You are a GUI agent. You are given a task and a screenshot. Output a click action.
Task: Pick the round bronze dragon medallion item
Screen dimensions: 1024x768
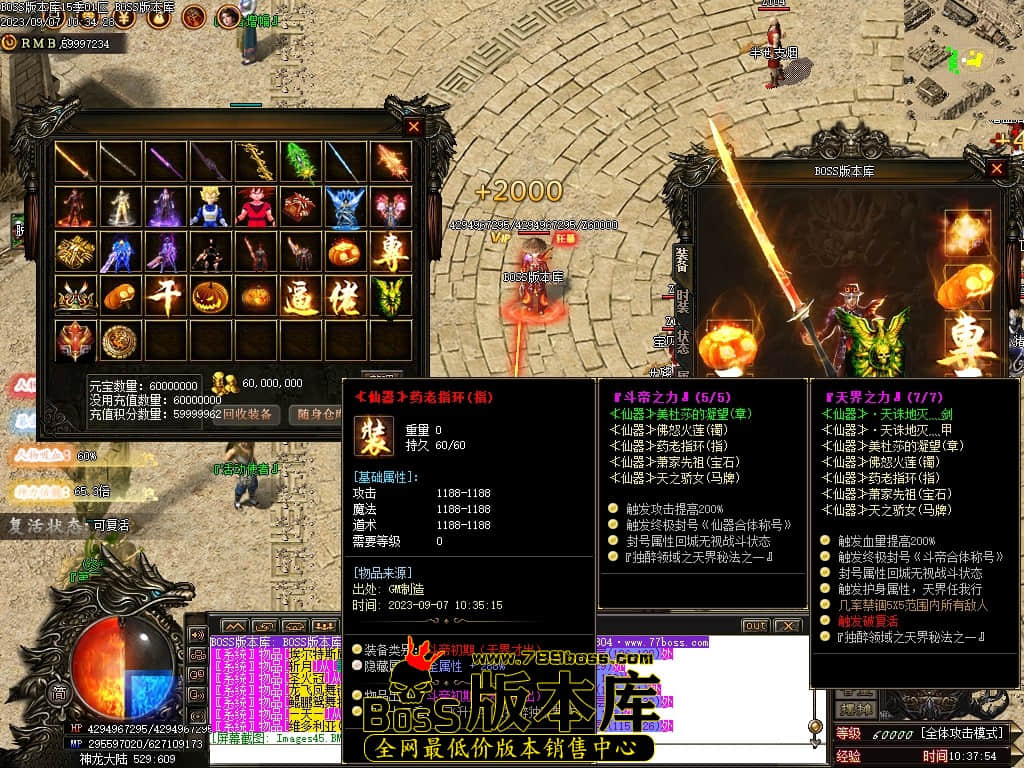[120, 342]
